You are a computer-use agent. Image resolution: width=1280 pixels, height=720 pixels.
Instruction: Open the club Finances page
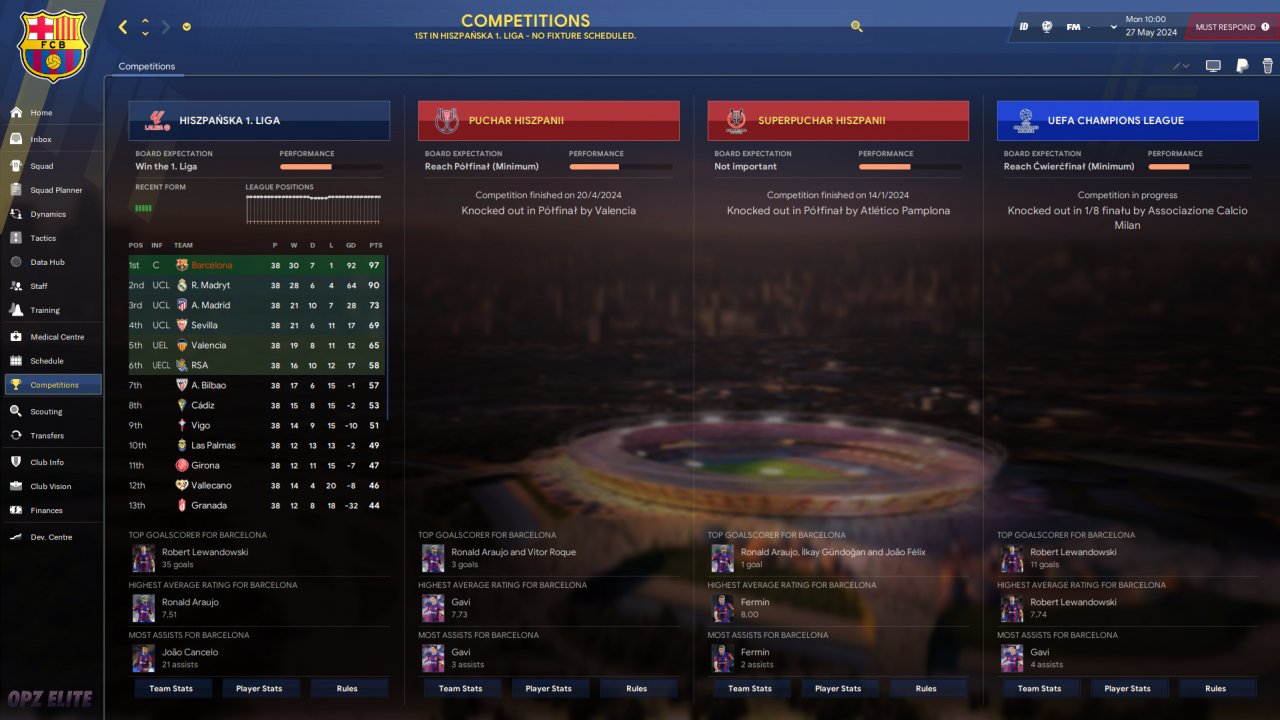pyautogui.click(x=46, y=510)
